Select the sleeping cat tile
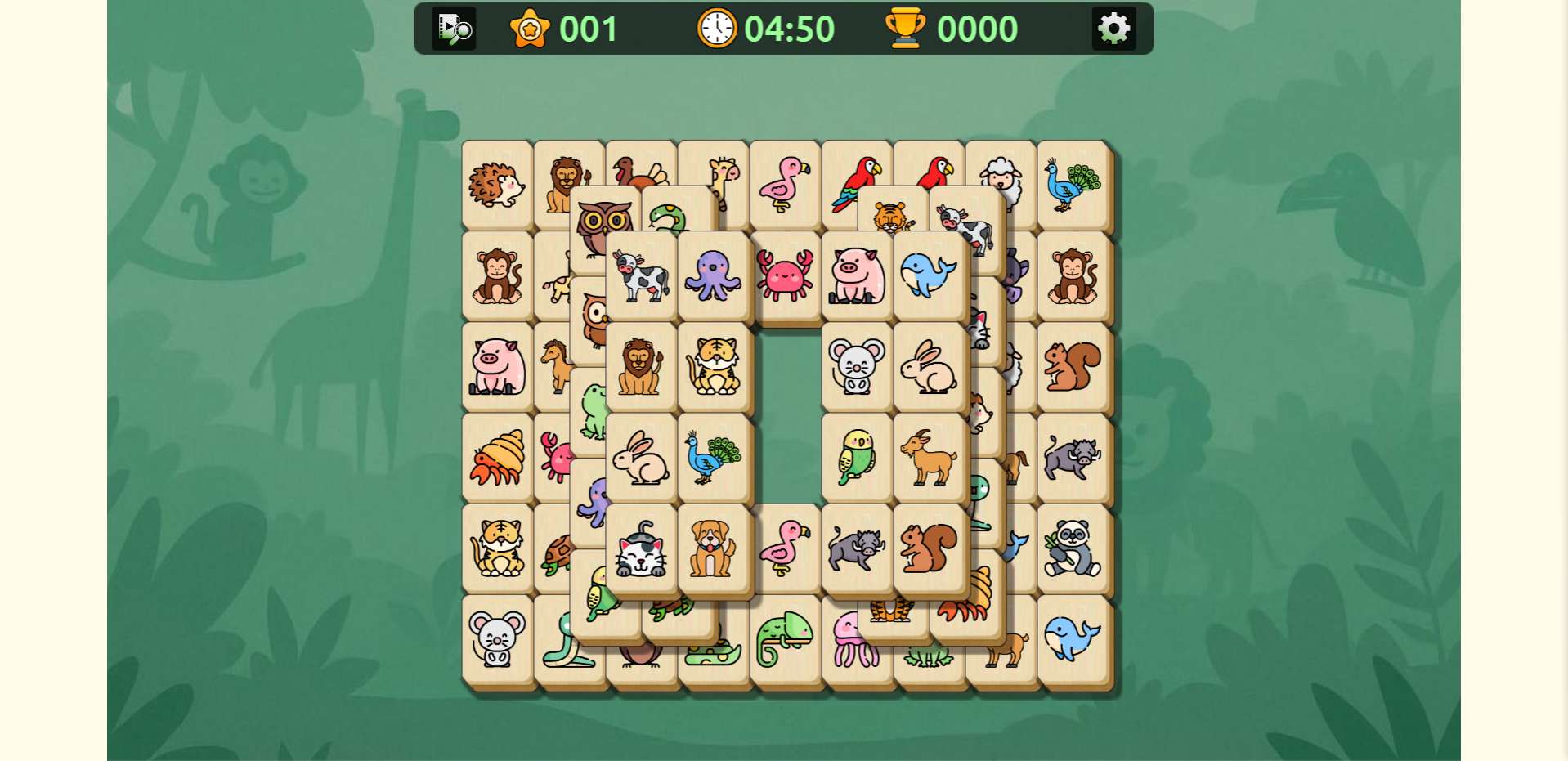Screen dimensions: 1568x761 642,548
